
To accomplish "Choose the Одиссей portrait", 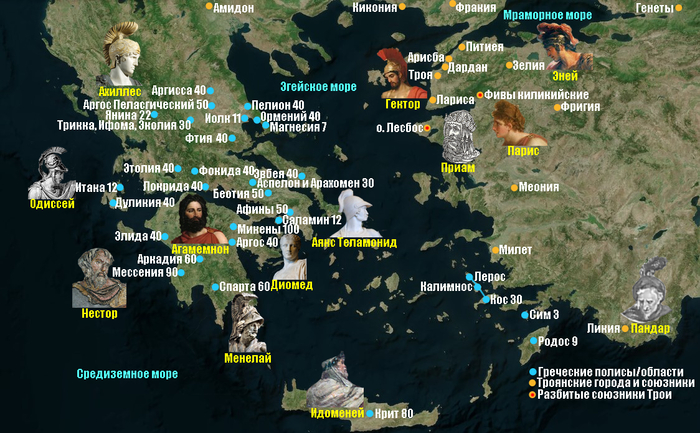I will [50, 174].
